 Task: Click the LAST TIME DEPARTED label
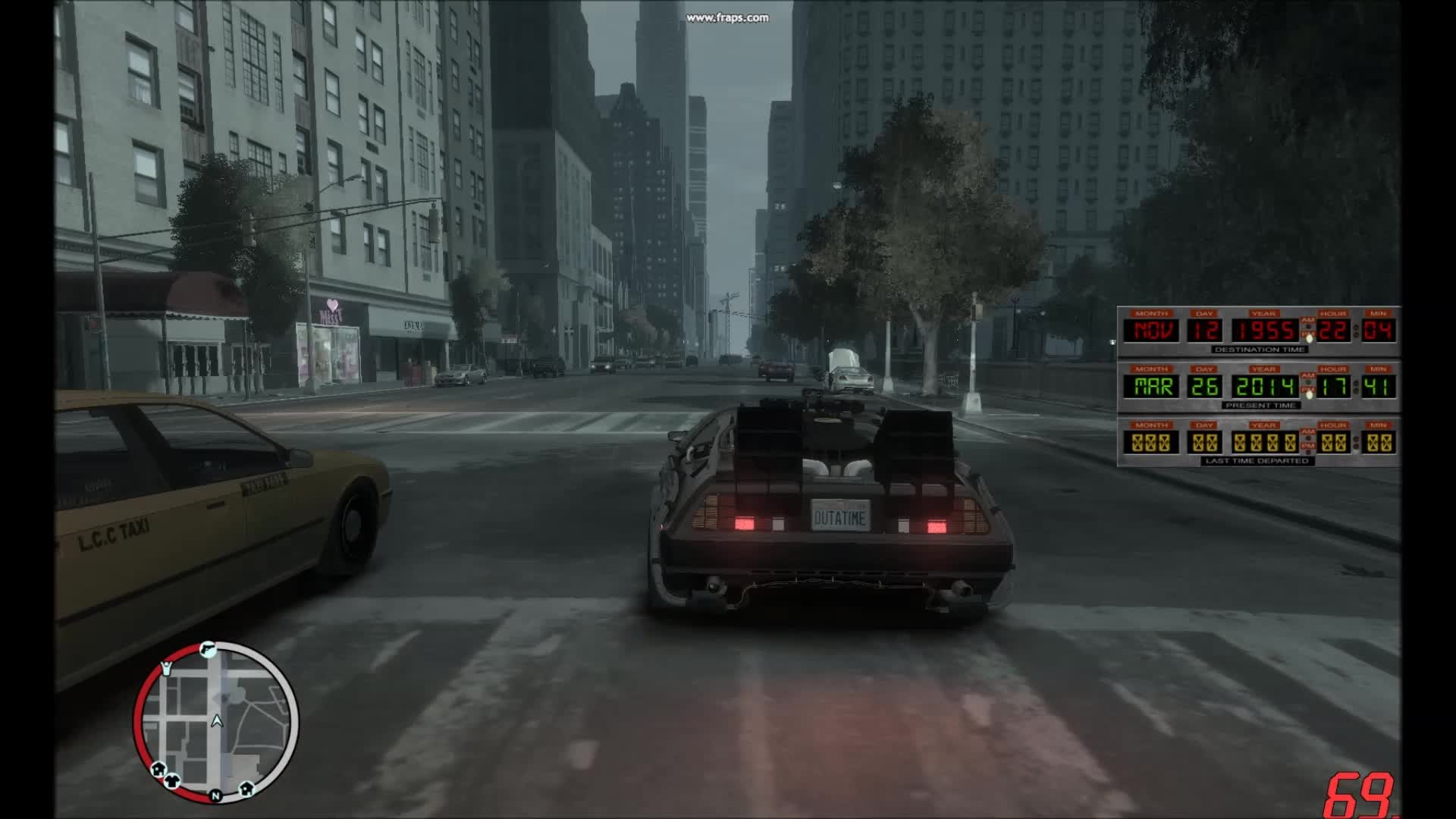[x=1257, y=460]
